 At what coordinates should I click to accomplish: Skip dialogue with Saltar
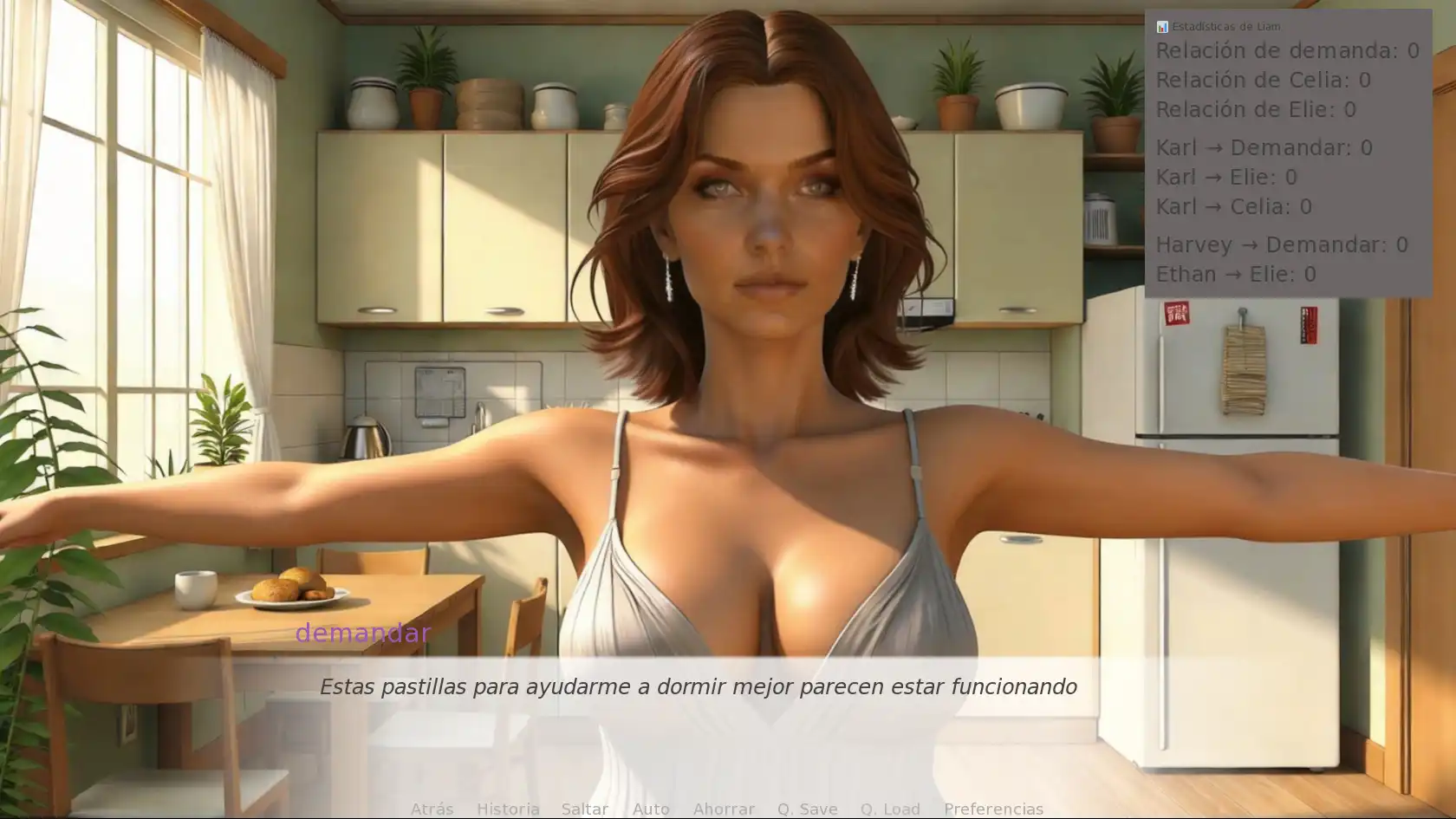[584, 809]
